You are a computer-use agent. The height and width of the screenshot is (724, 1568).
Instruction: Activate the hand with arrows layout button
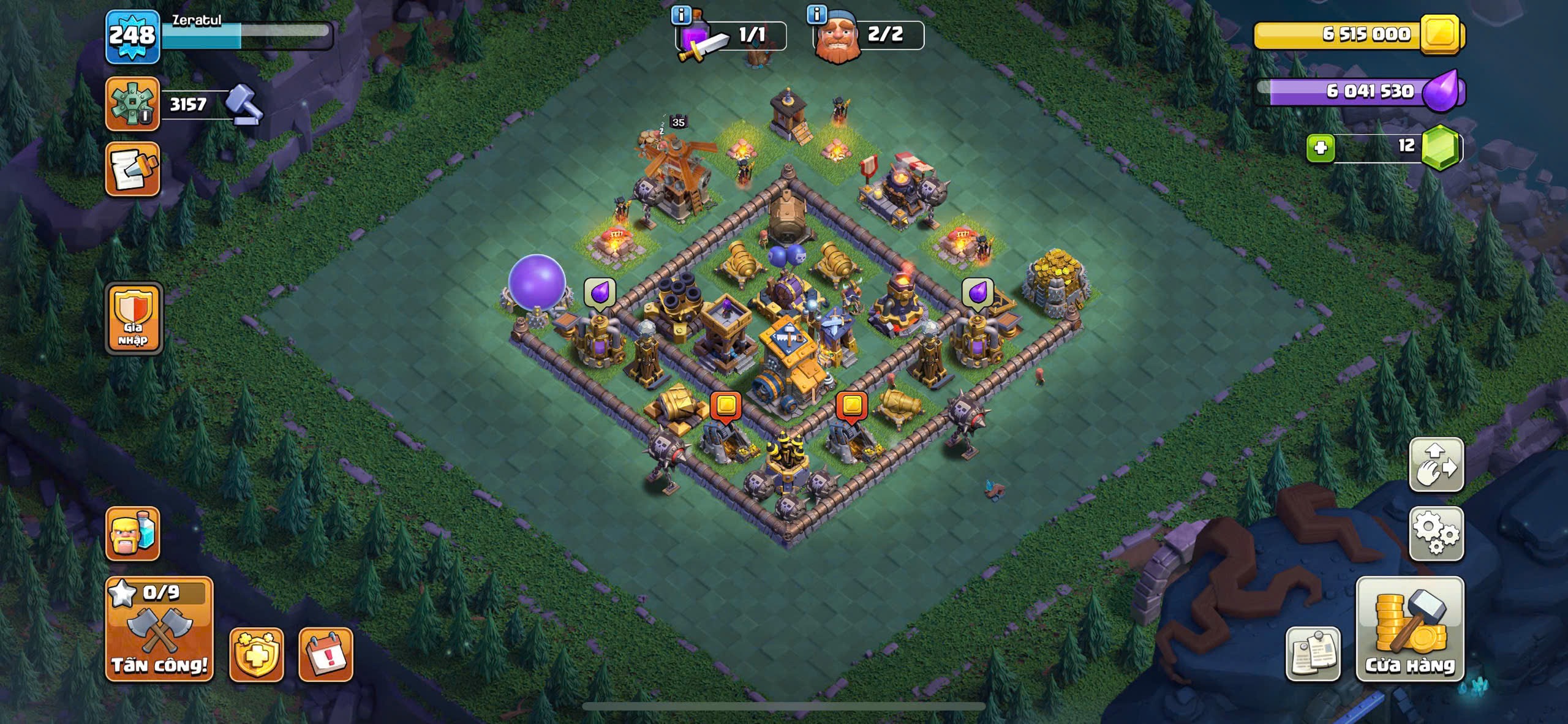point(1436,465)
